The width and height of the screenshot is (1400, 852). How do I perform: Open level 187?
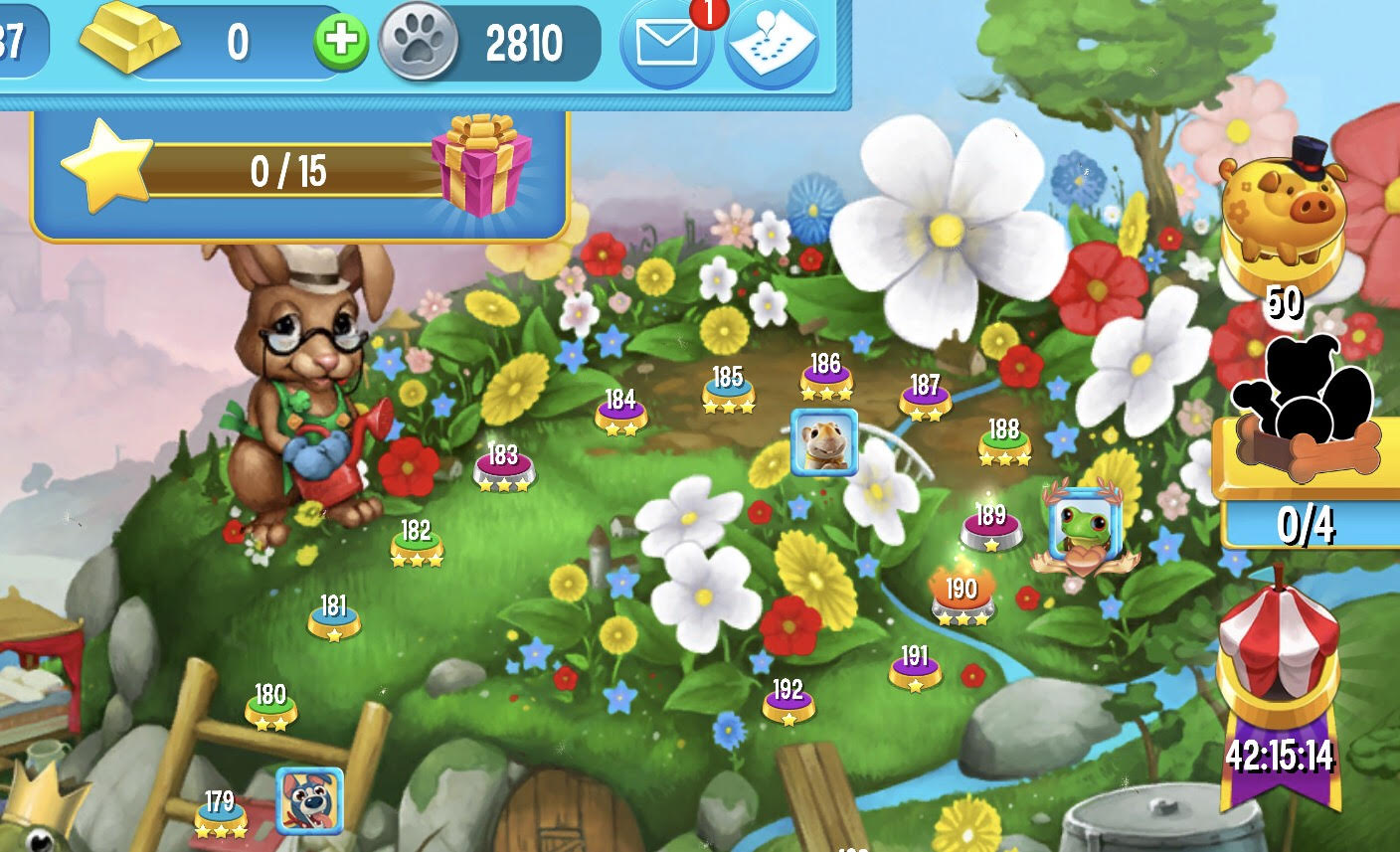(x=925, y=393)
